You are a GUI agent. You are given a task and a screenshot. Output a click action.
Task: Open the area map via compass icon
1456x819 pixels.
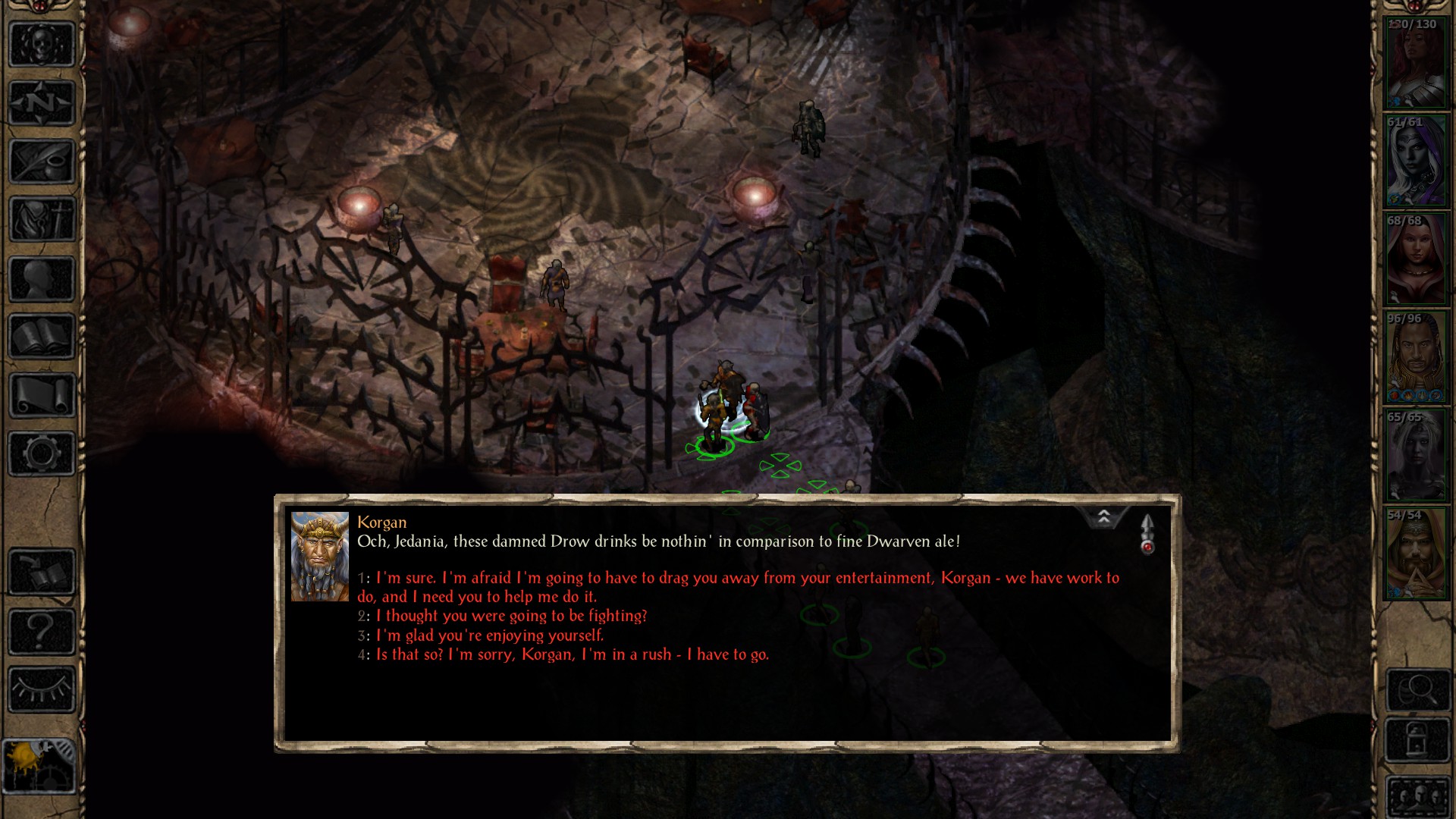[42, 102]
